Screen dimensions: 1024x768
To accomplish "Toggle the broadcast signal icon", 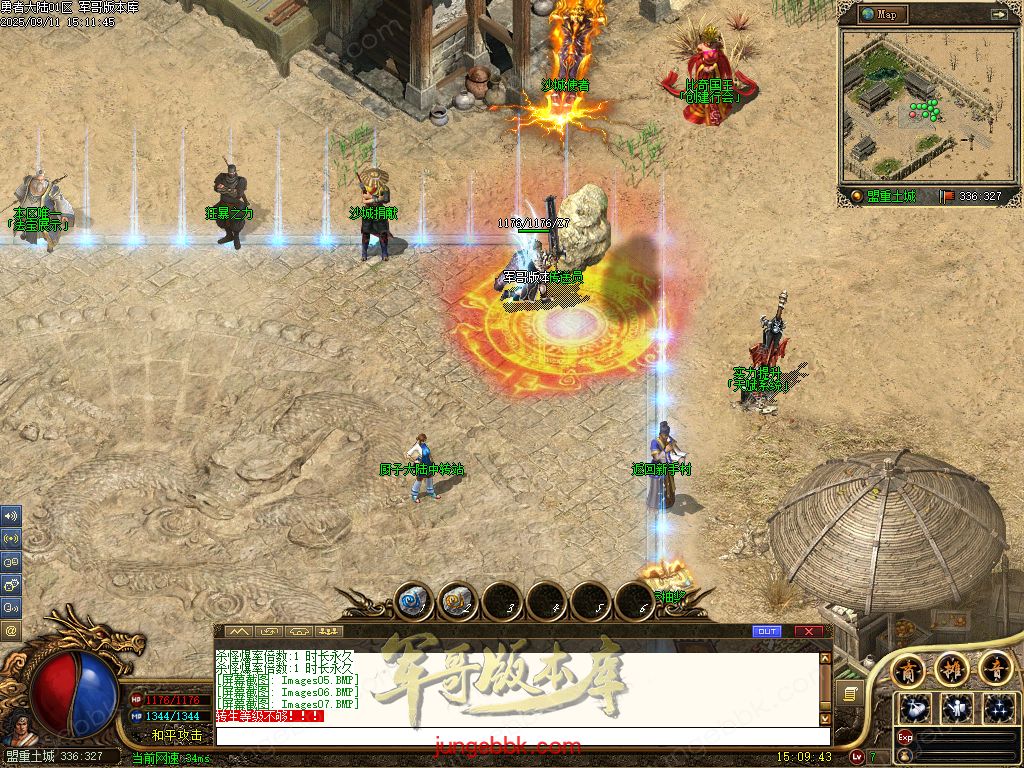I will click(x=11, y=538).
